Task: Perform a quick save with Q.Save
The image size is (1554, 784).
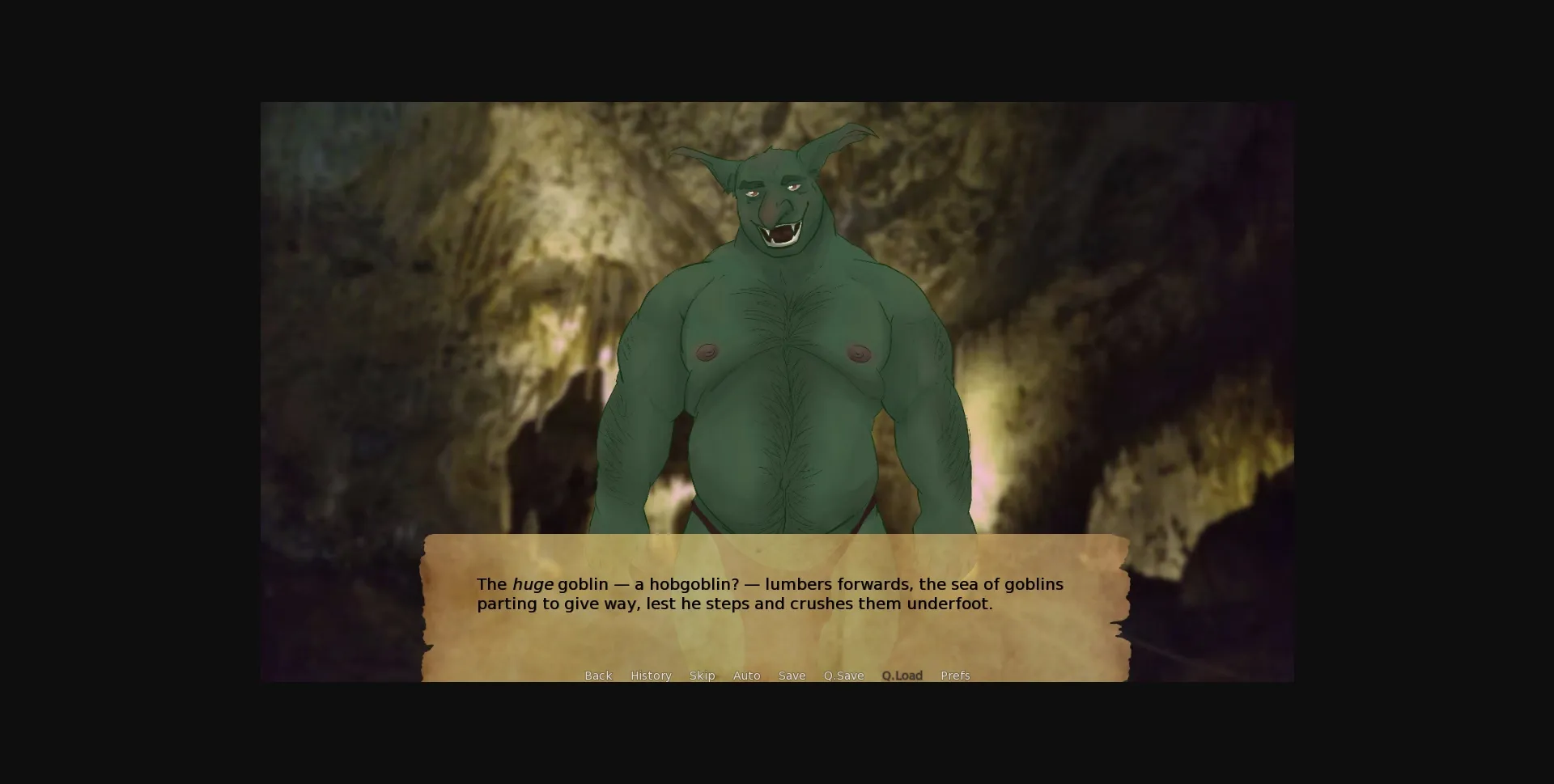Action: click(843, 675)
